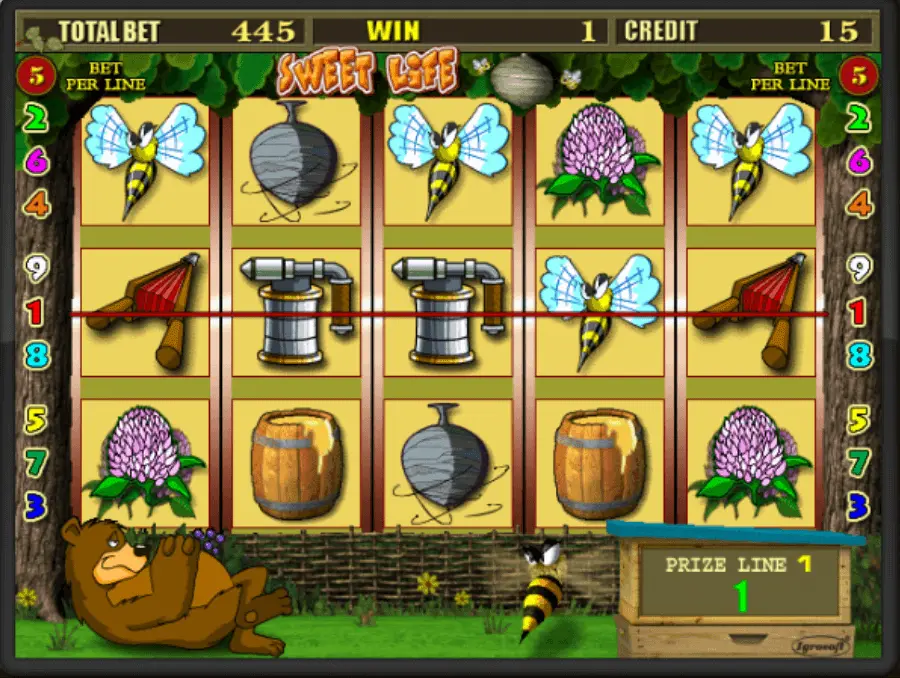Choose the right-hand payline 7 marker
The image size is (900, 678).
pos(860,463)
